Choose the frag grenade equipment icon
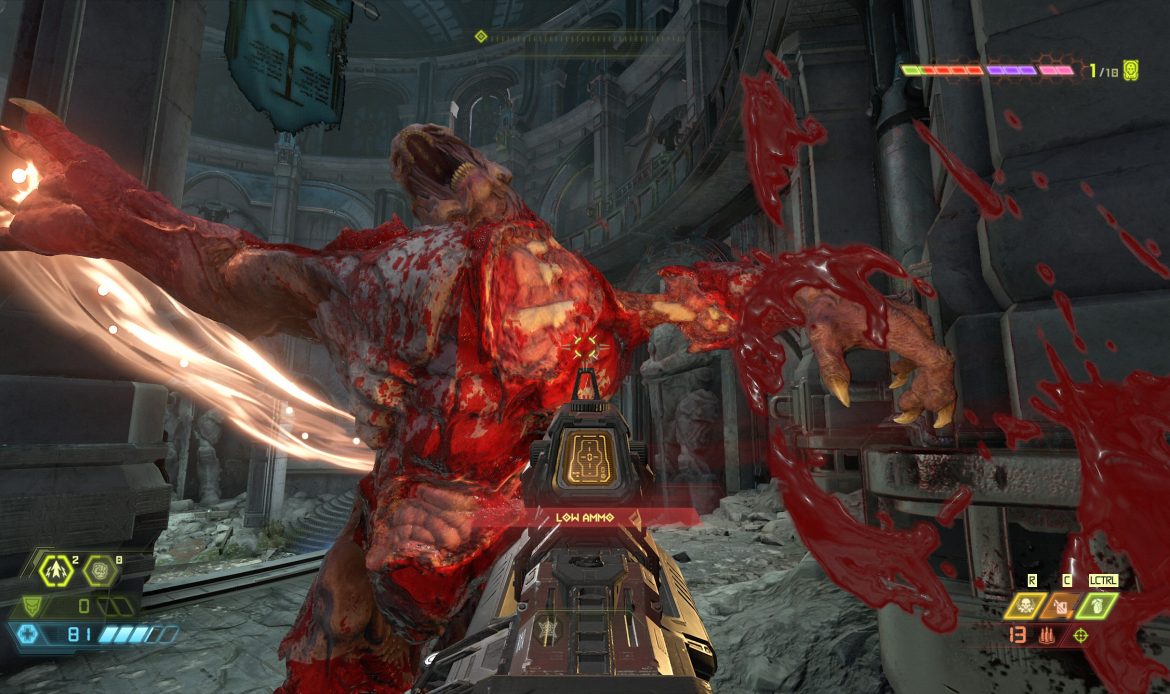The image size is (1170, 694). 1095,603
